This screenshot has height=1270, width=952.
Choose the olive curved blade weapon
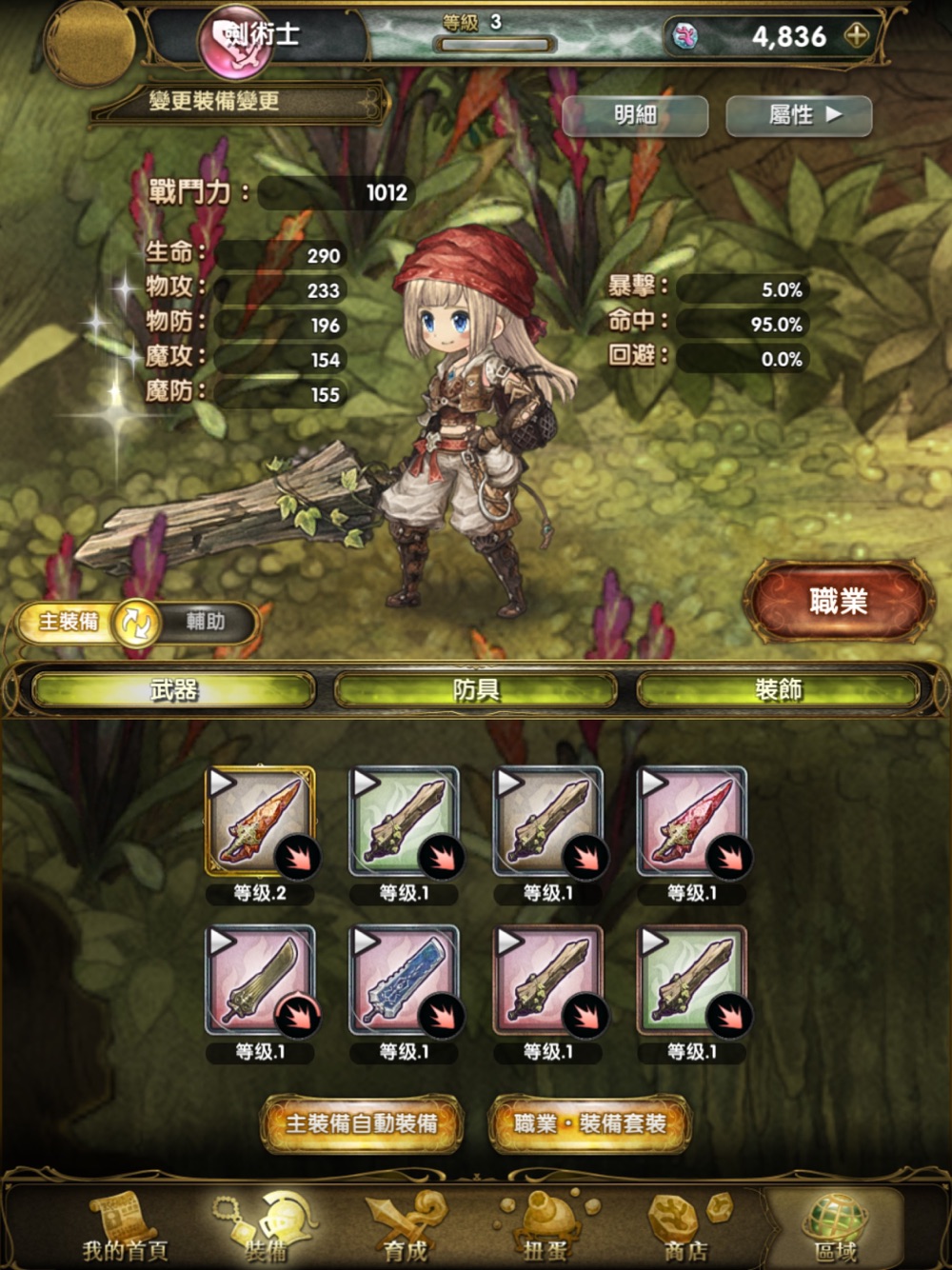point(261,981)
